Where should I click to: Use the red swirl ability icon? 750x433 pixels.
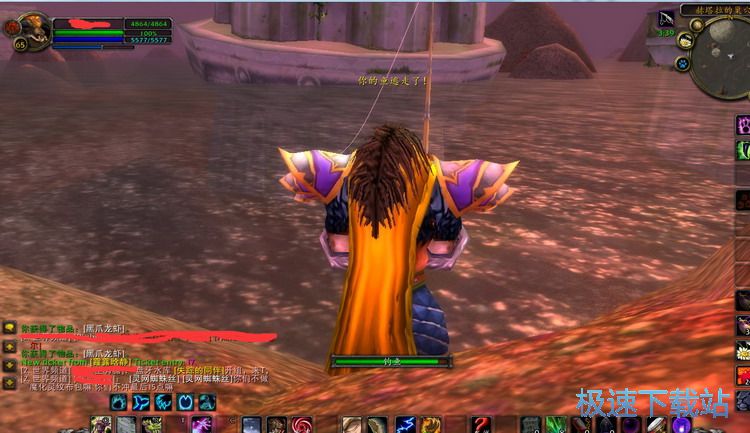(302, 425)
